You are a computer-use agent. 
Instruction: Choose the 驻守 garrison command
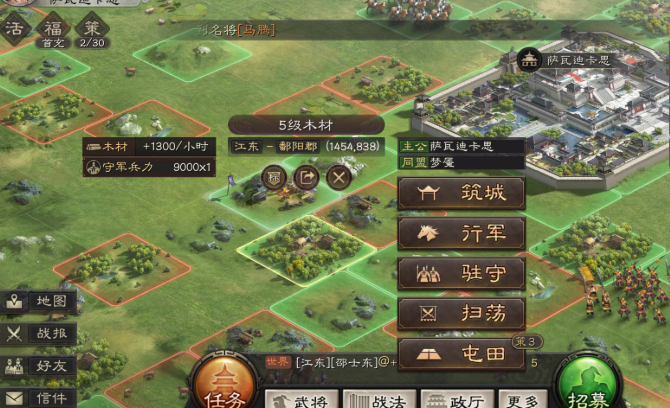(x=461, y=274)
